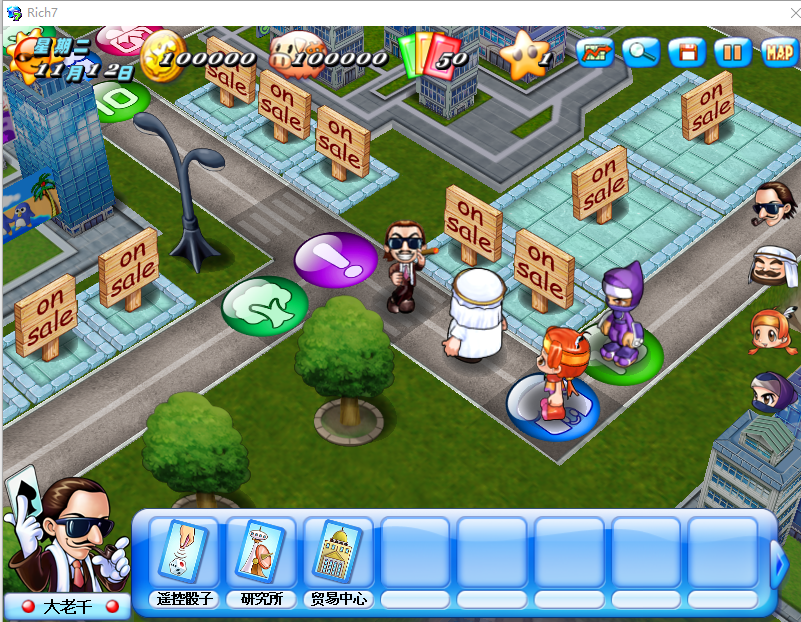Pause the game
The image size is (801, 622).
[x=733, y=52]
